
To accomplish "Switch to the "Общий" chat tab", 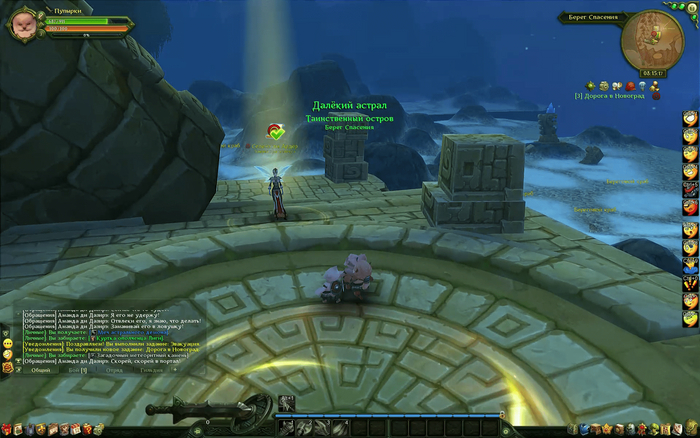I will coord(41,370).
